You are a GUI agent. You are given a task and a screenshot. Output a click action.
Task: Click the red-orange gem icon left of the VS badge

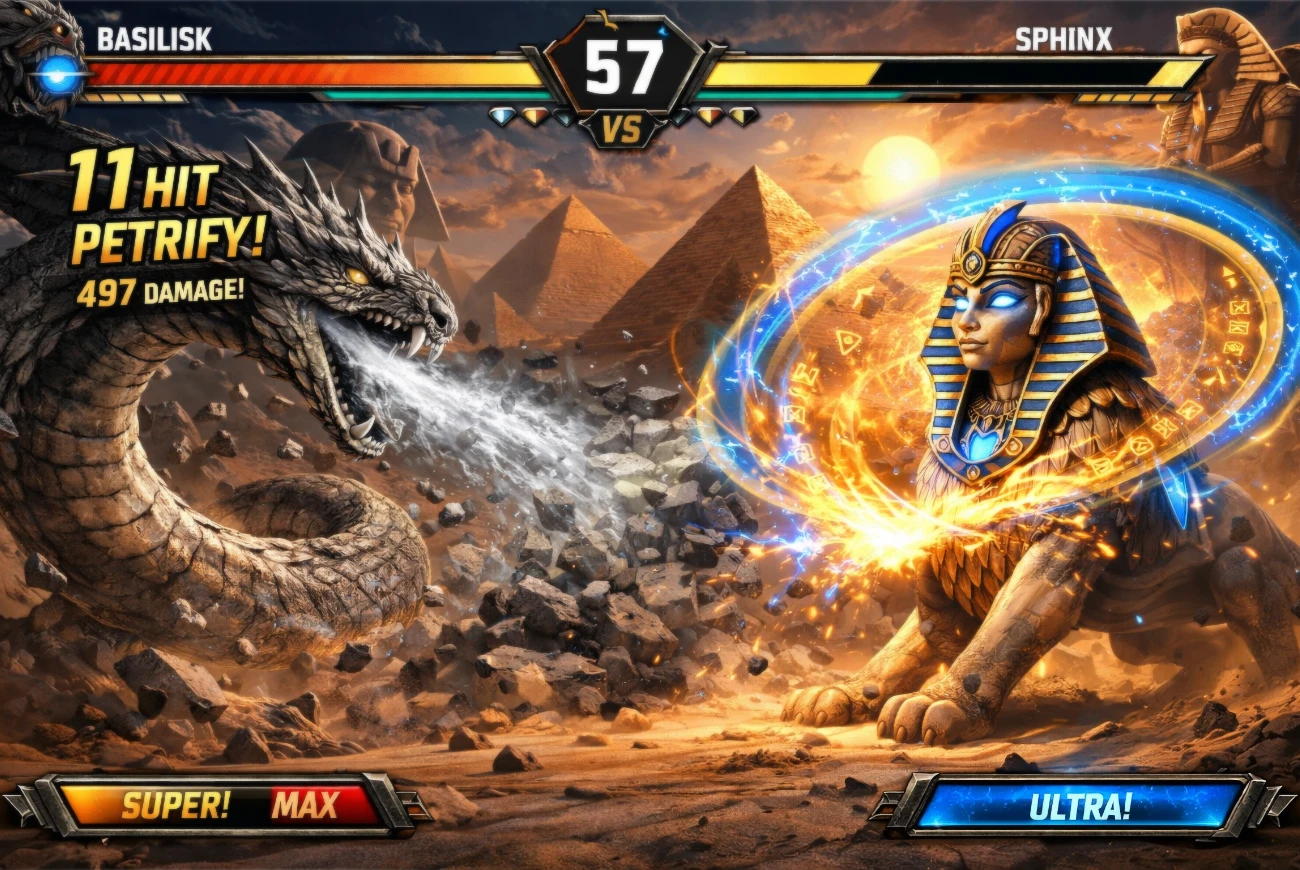tap(536, 116)
